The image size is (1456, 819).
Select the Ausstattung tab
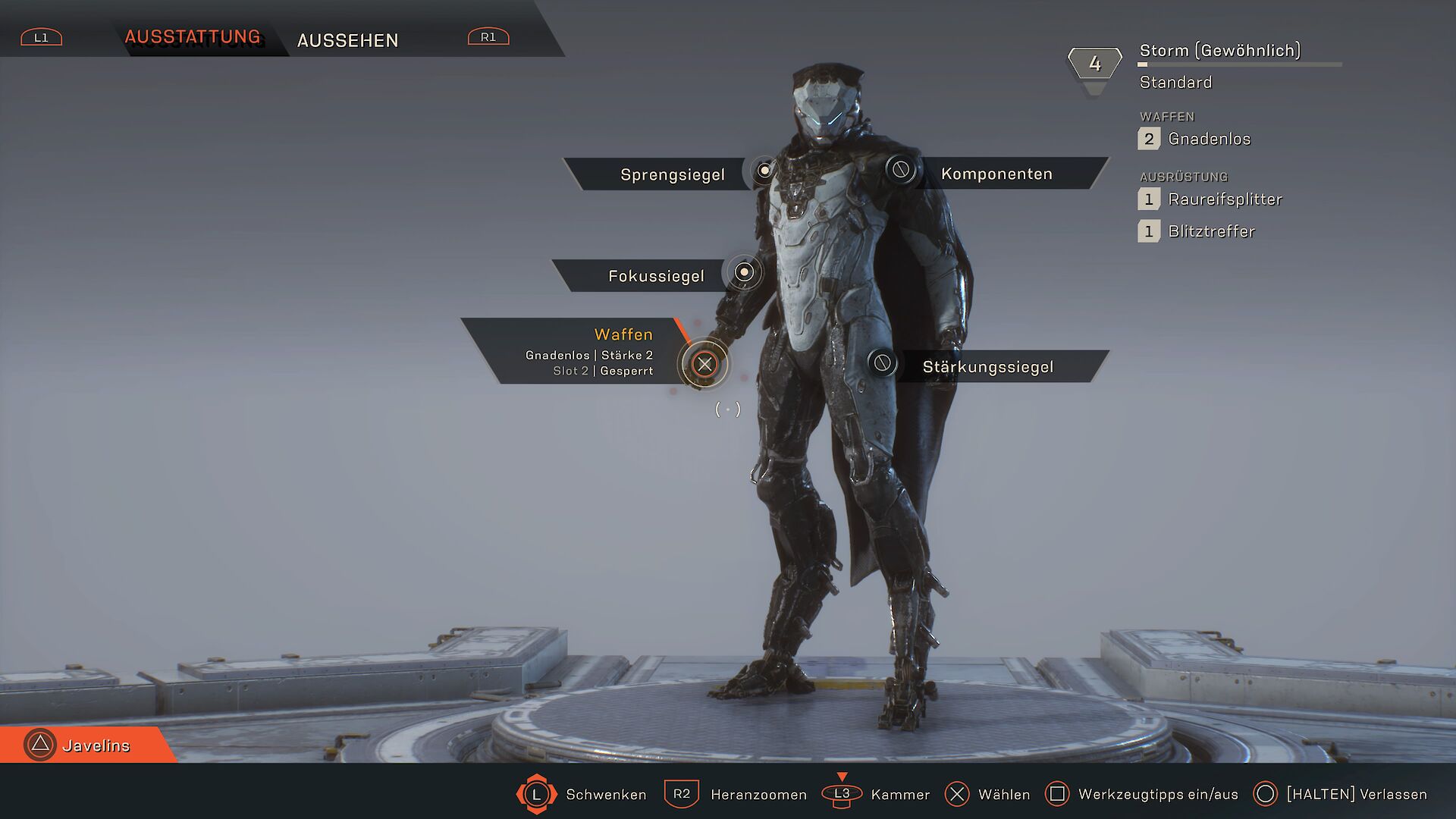tap(193, 37)
